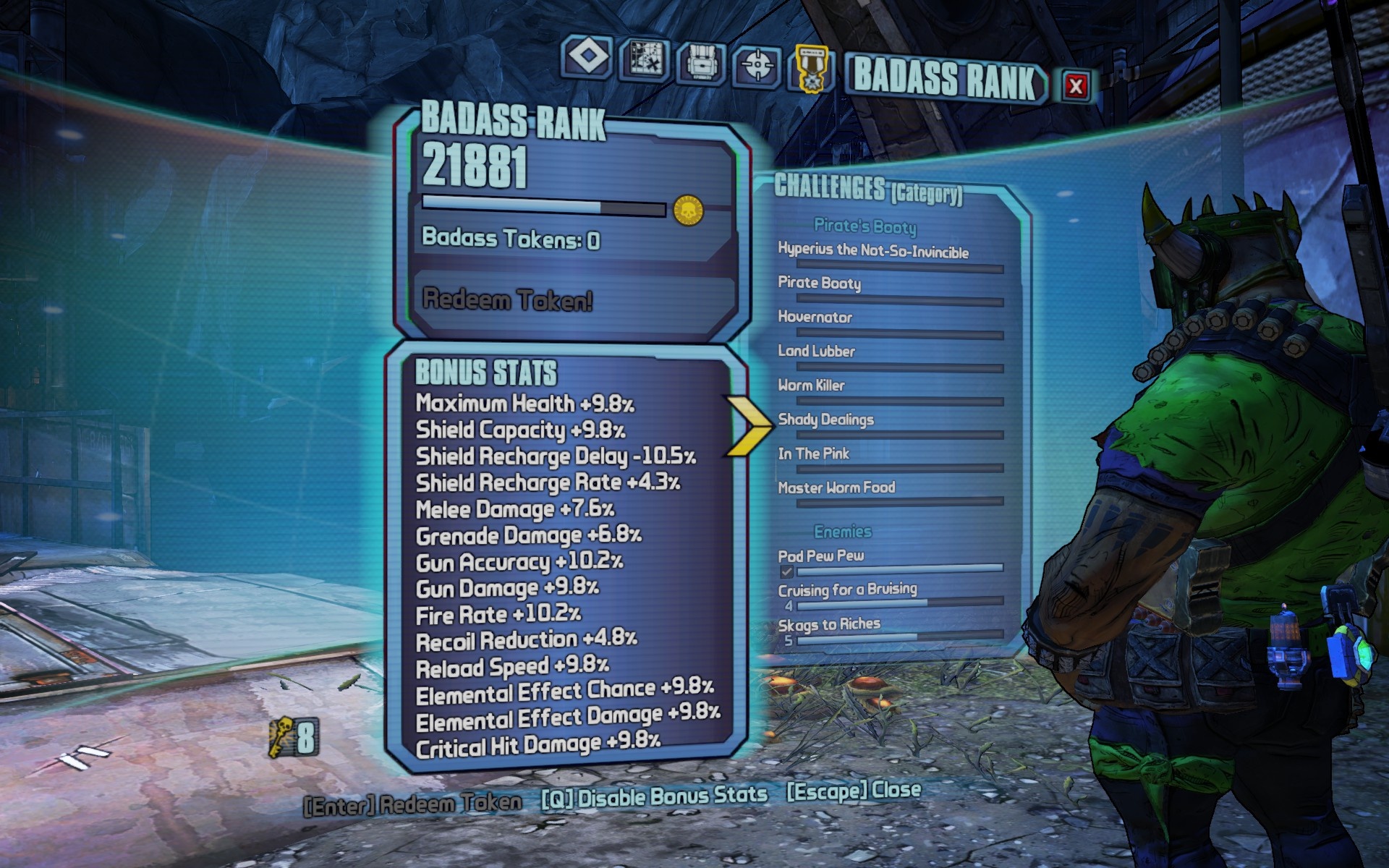Open the backpack Inventory tab
The image size is (1389, 868).
[x=700, y=64]
